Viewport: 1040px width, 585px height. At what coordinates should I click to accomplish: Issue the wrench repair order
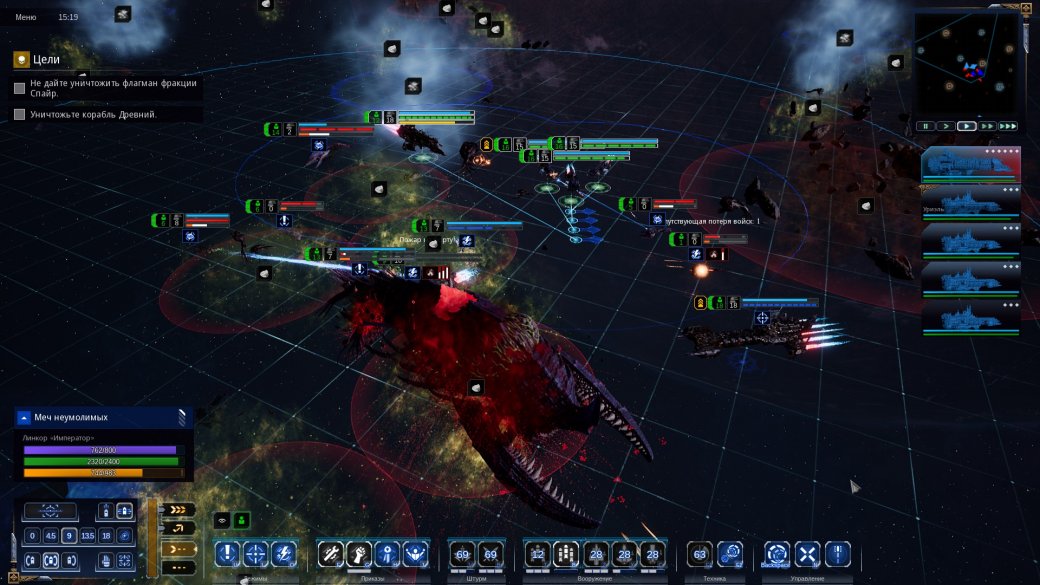click(331, 553)
